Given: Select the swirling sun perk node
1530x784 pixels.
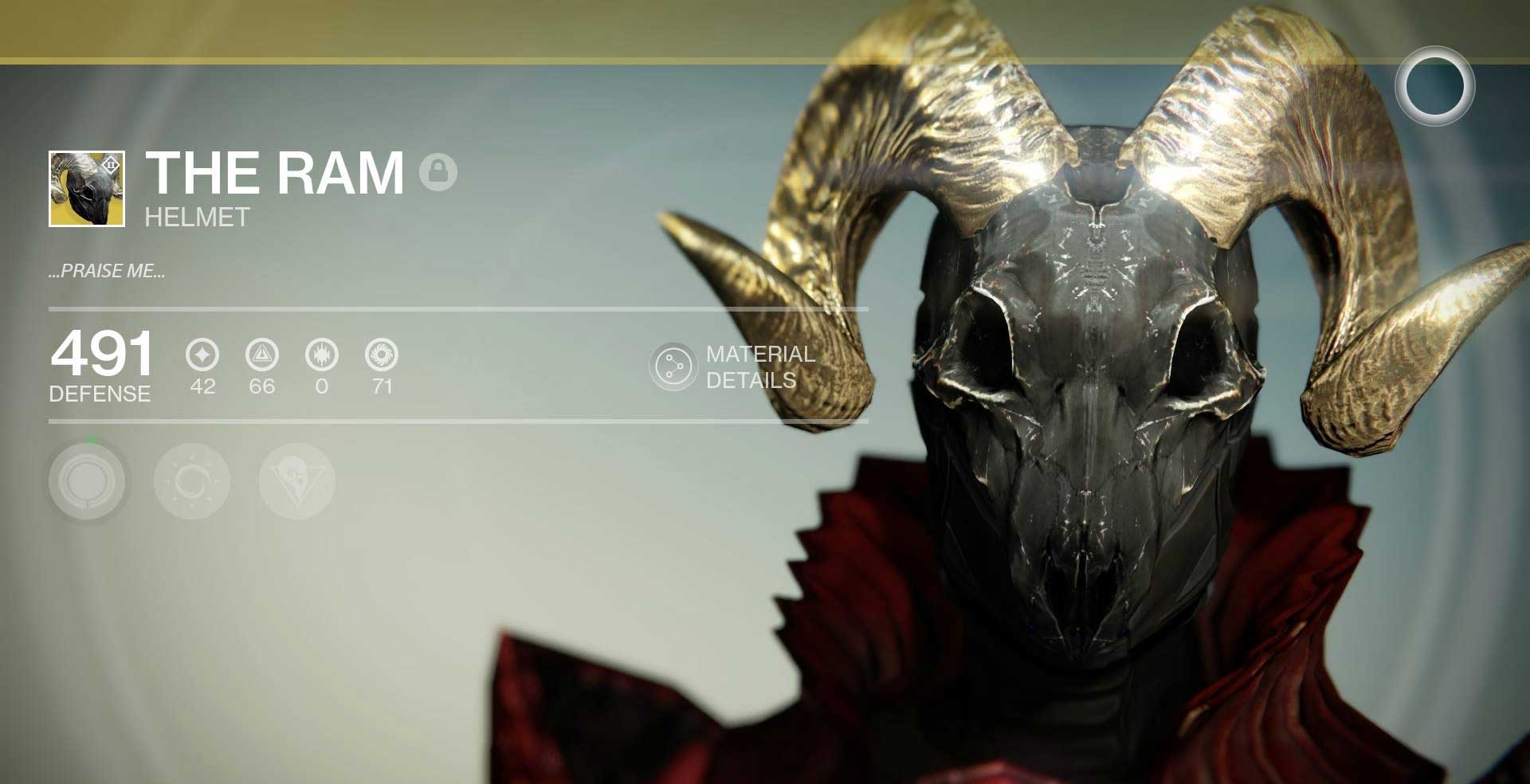Looking at the screenshot, I should pos(192,481).
